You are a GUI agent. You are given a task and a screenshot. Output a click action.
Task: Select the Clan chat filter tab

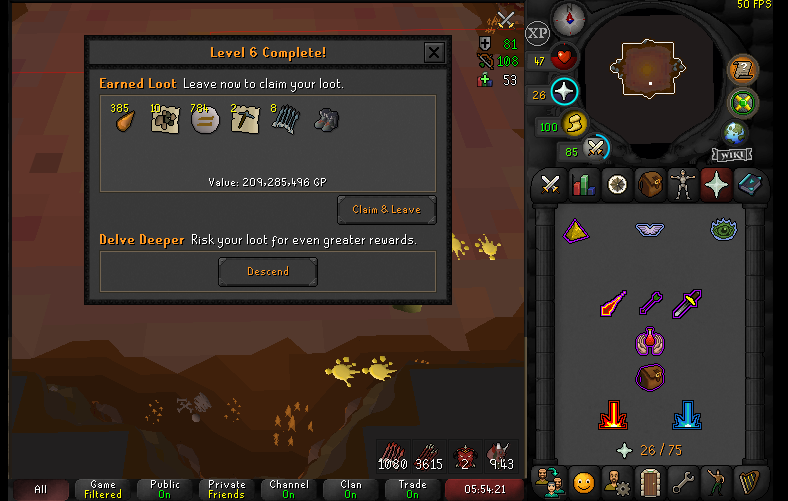pyautogui.click(x=351, y=489)
